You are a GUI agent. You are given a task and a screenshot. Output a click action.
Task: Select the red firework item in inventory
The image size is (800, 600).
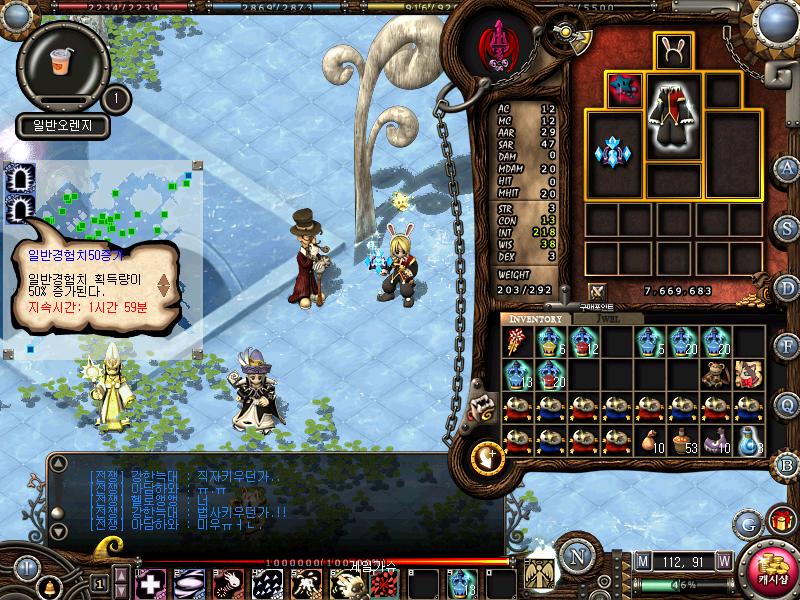point(516,342)
